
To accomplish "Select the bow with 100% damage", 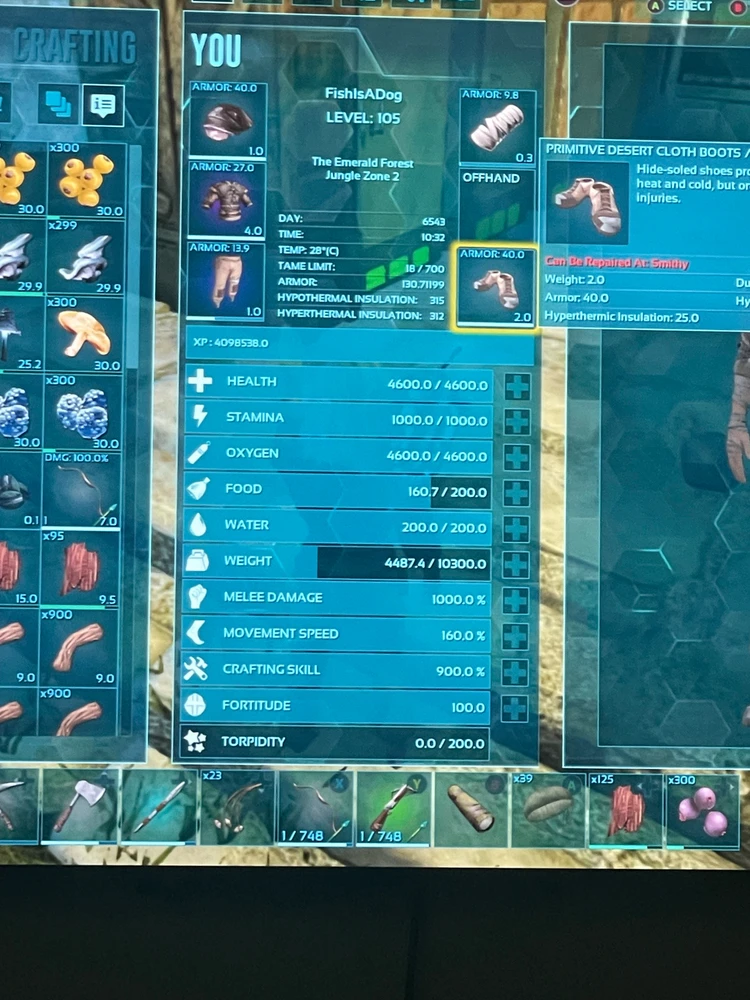I will [84, 490].
